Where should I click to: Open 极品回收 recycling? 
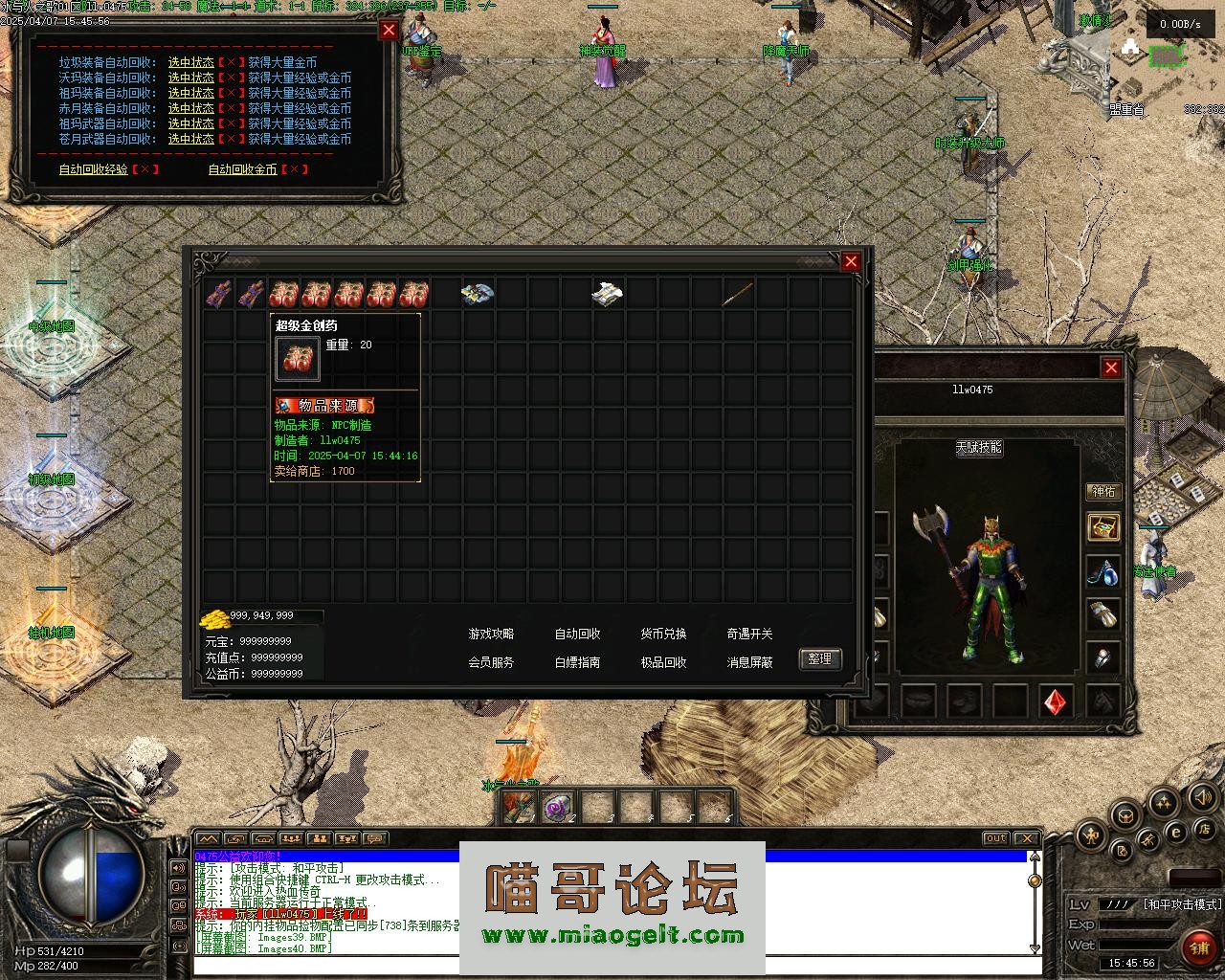coord(663,662)
